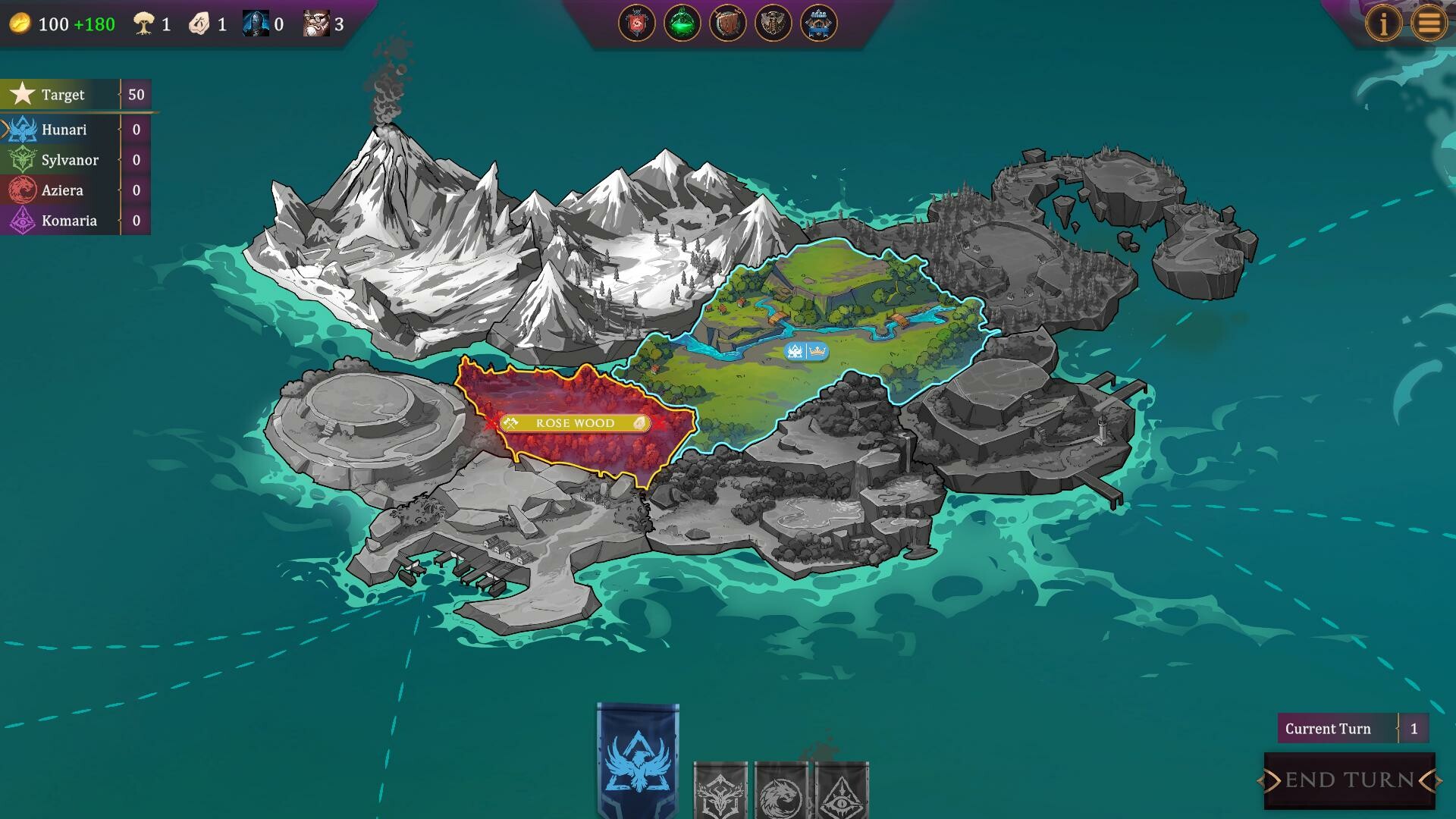Expand the main hamburger menu

coord(1432,23)
